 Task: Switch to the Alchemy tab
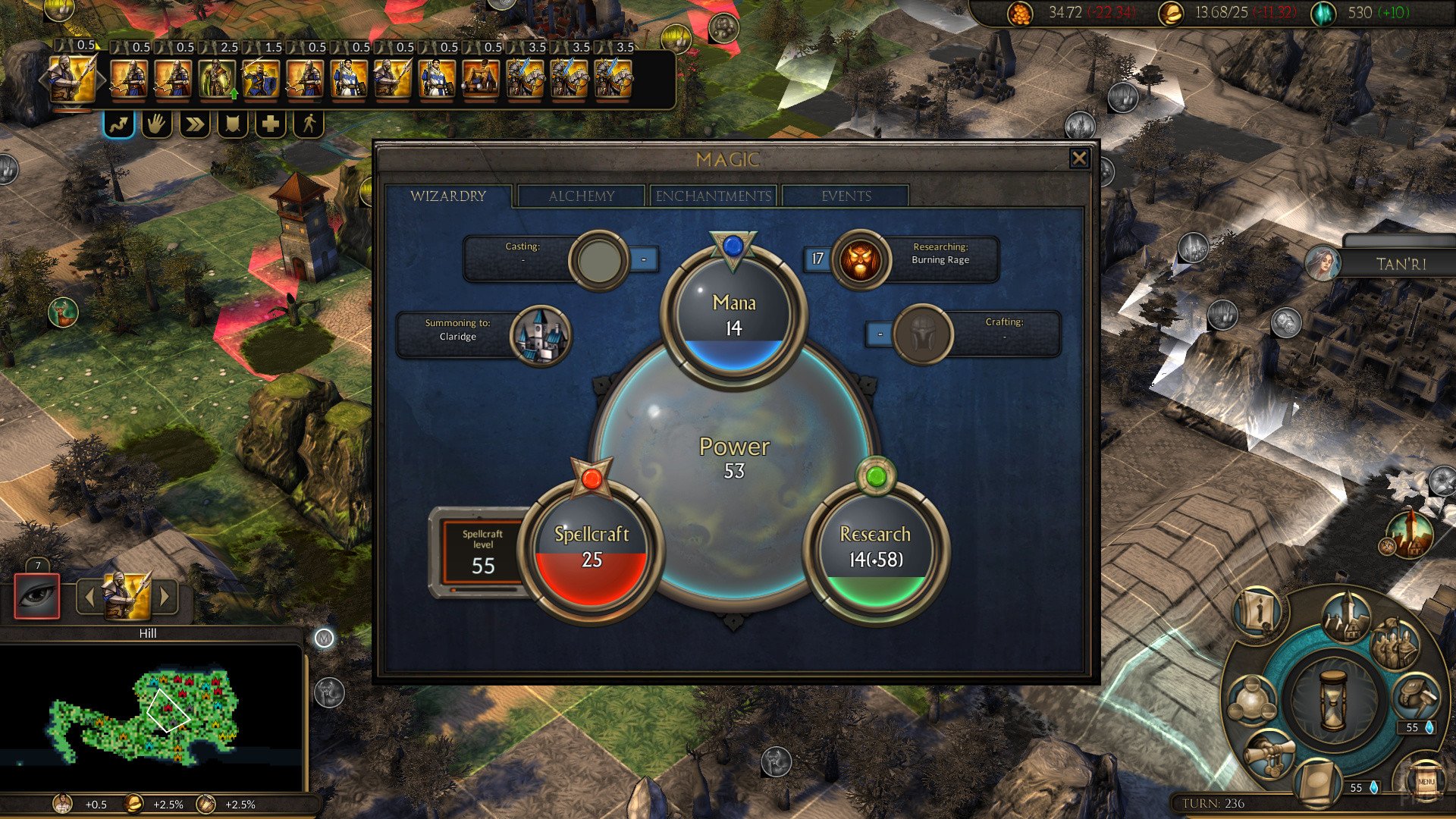pos(581,196)
